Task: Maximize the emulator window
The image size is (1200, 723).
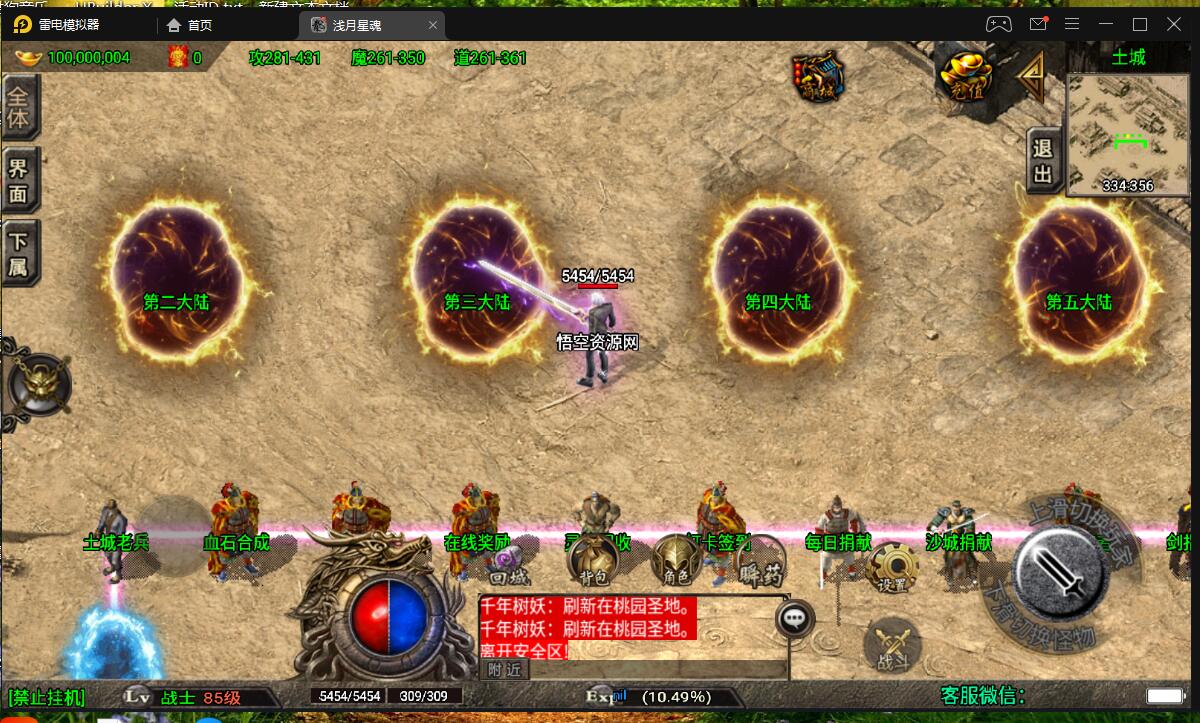Action: 1139,24
